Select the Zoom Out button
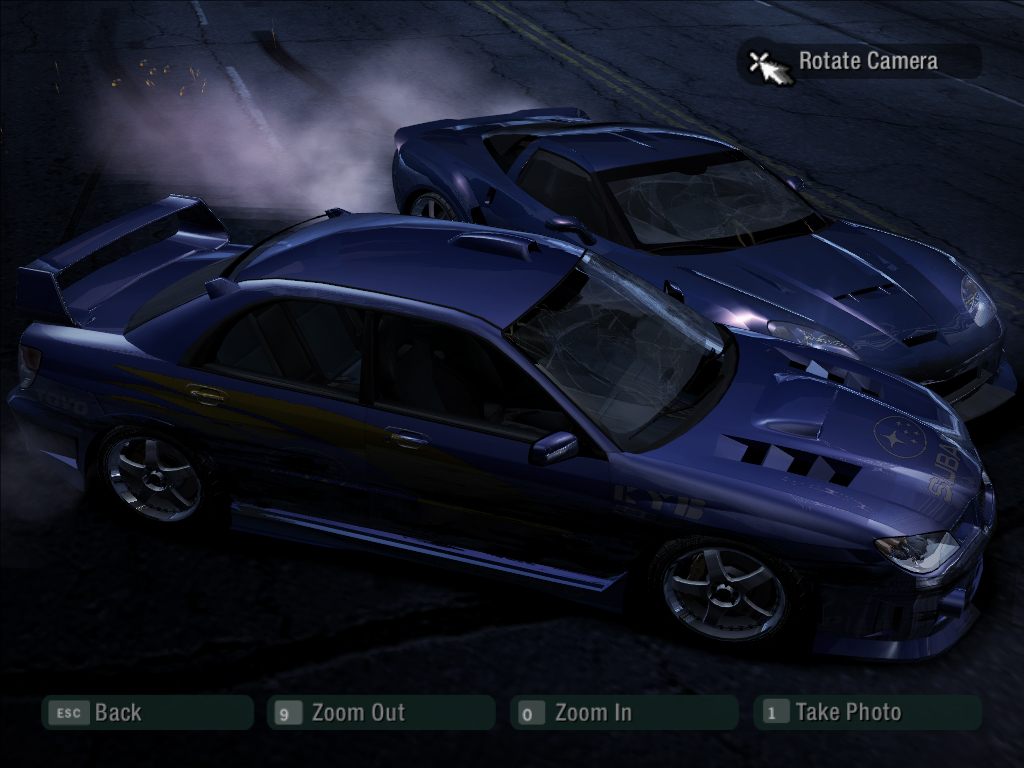The height and width of the screenshot is (768, 1024). coord(380,713)
